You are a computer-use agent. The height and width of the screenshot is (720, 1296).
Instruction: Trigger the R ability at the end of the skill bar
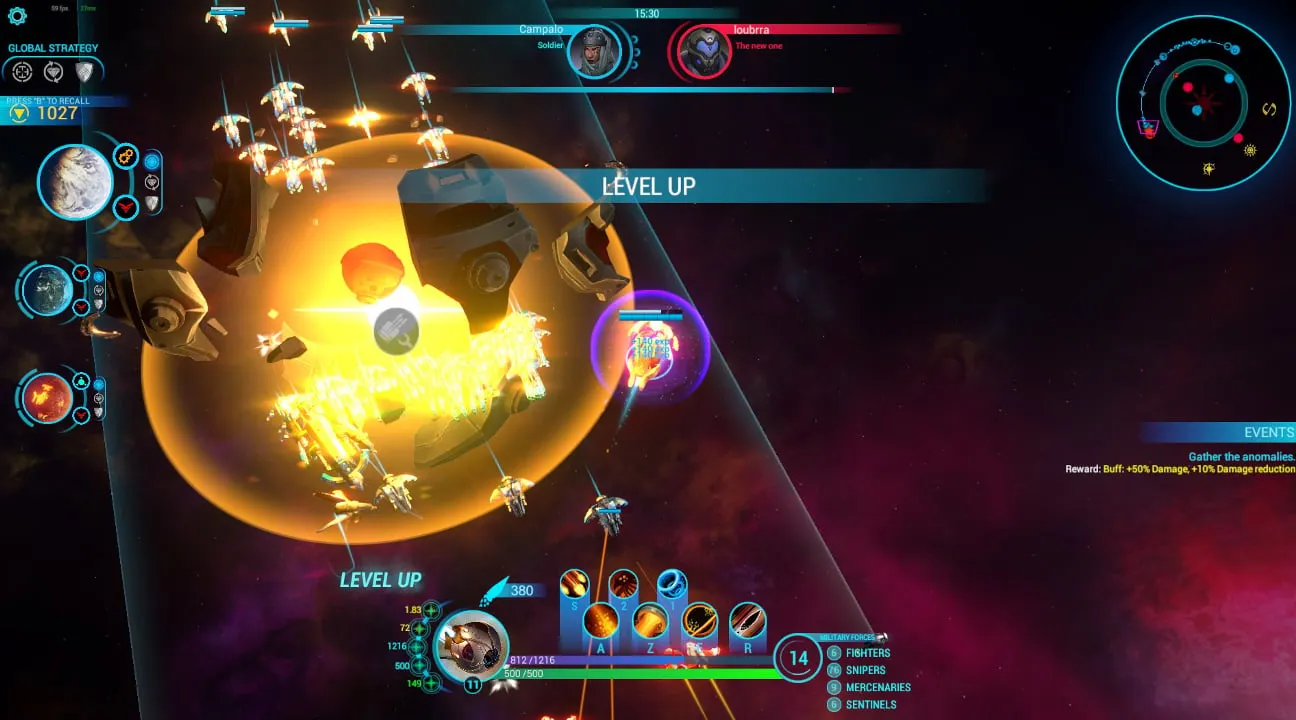[x=748, y=622]
